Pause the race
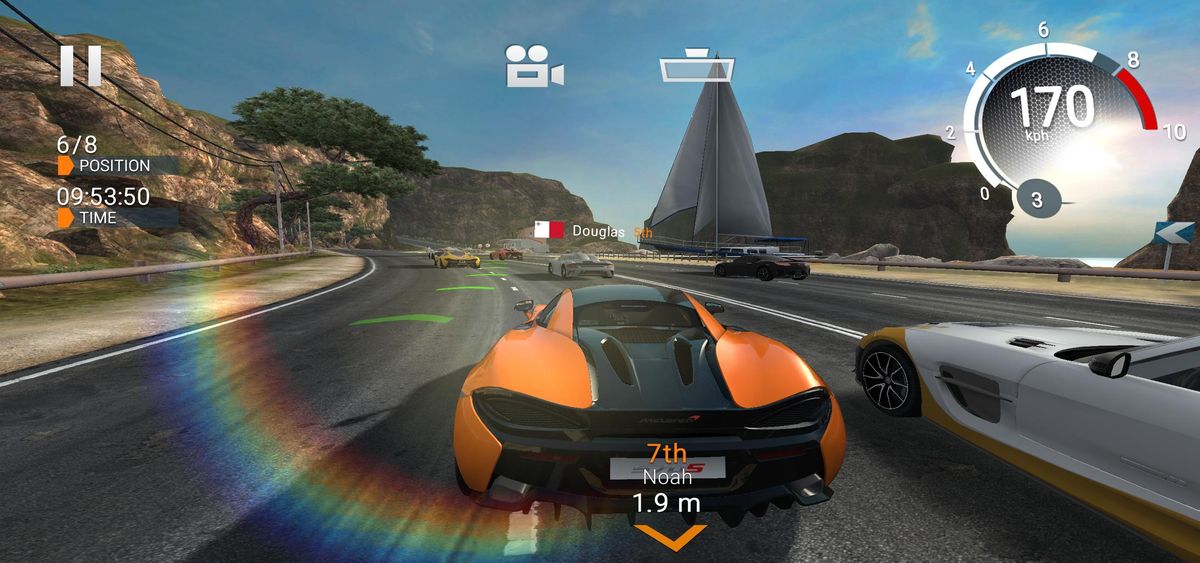The height and width of the screenshot is (563, 1200). point(81,65)
